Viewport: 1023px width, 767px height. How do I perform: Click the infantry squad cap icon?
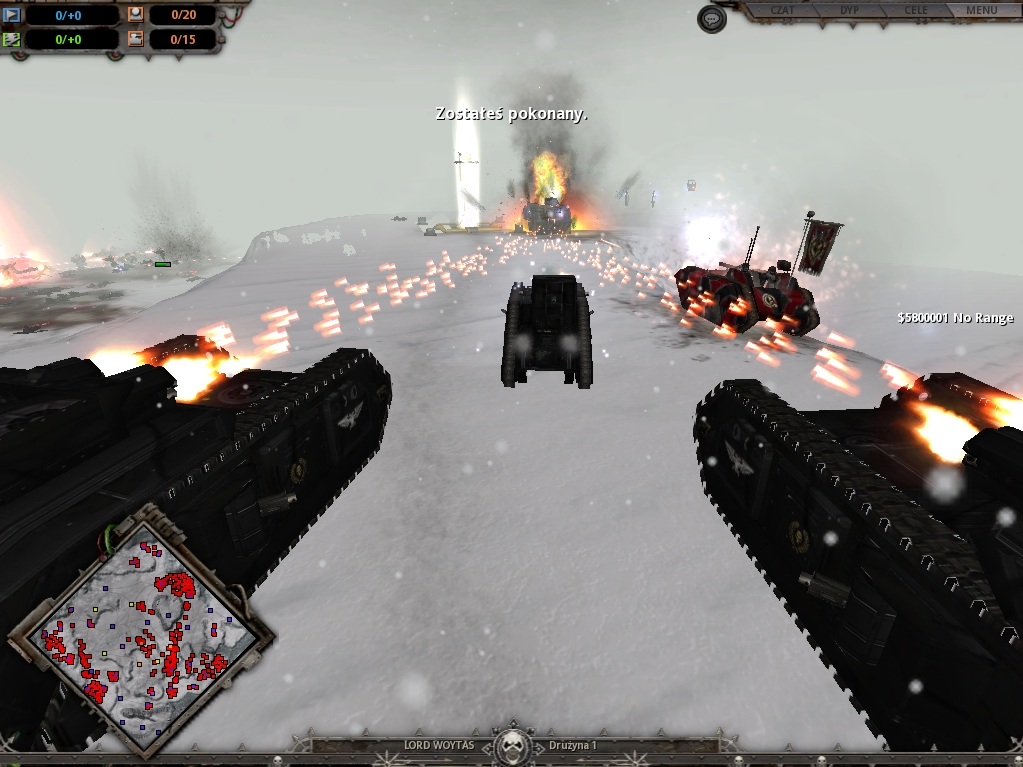point(136,15)
